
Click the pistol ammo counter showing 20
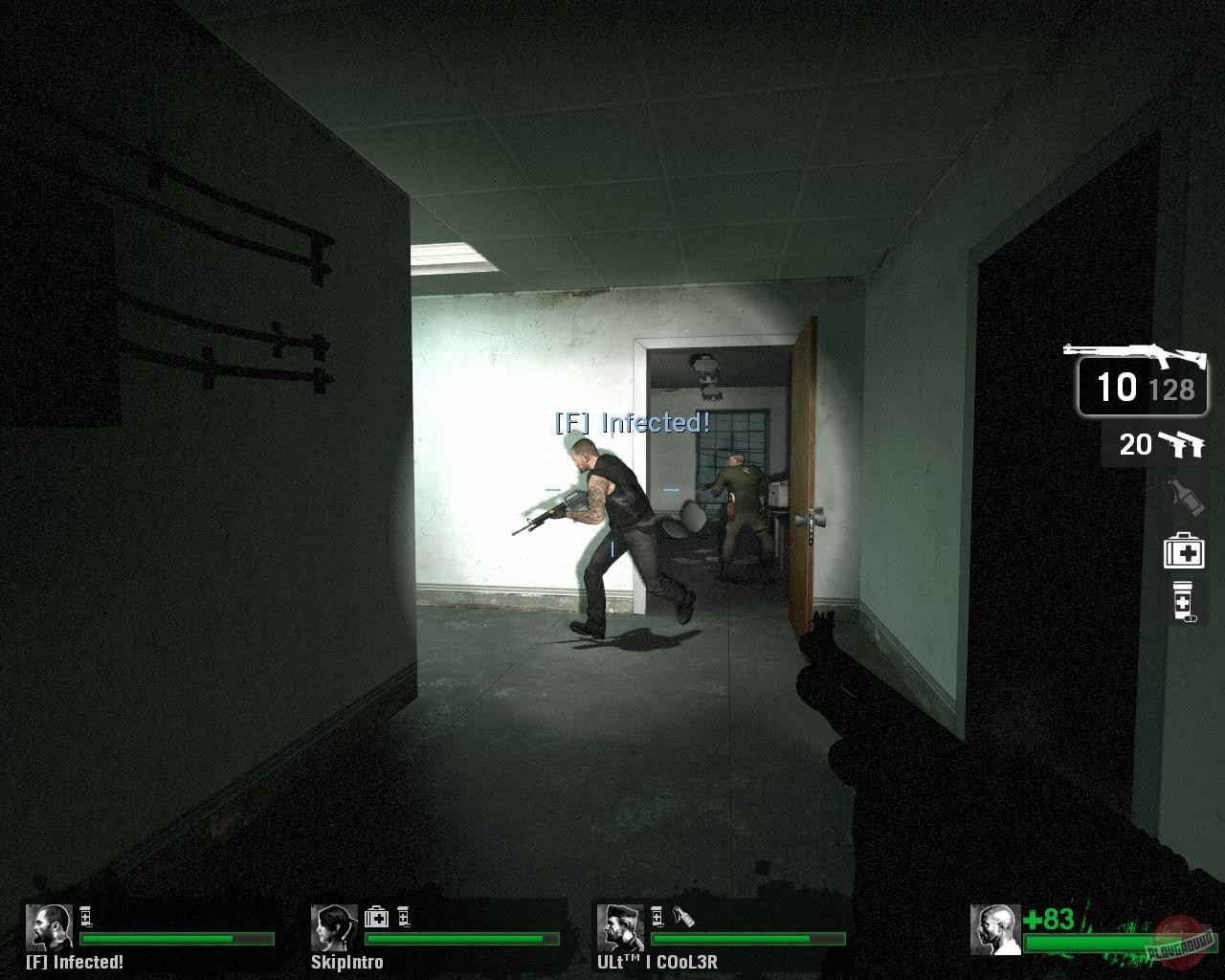click(x=1136, y=444)
